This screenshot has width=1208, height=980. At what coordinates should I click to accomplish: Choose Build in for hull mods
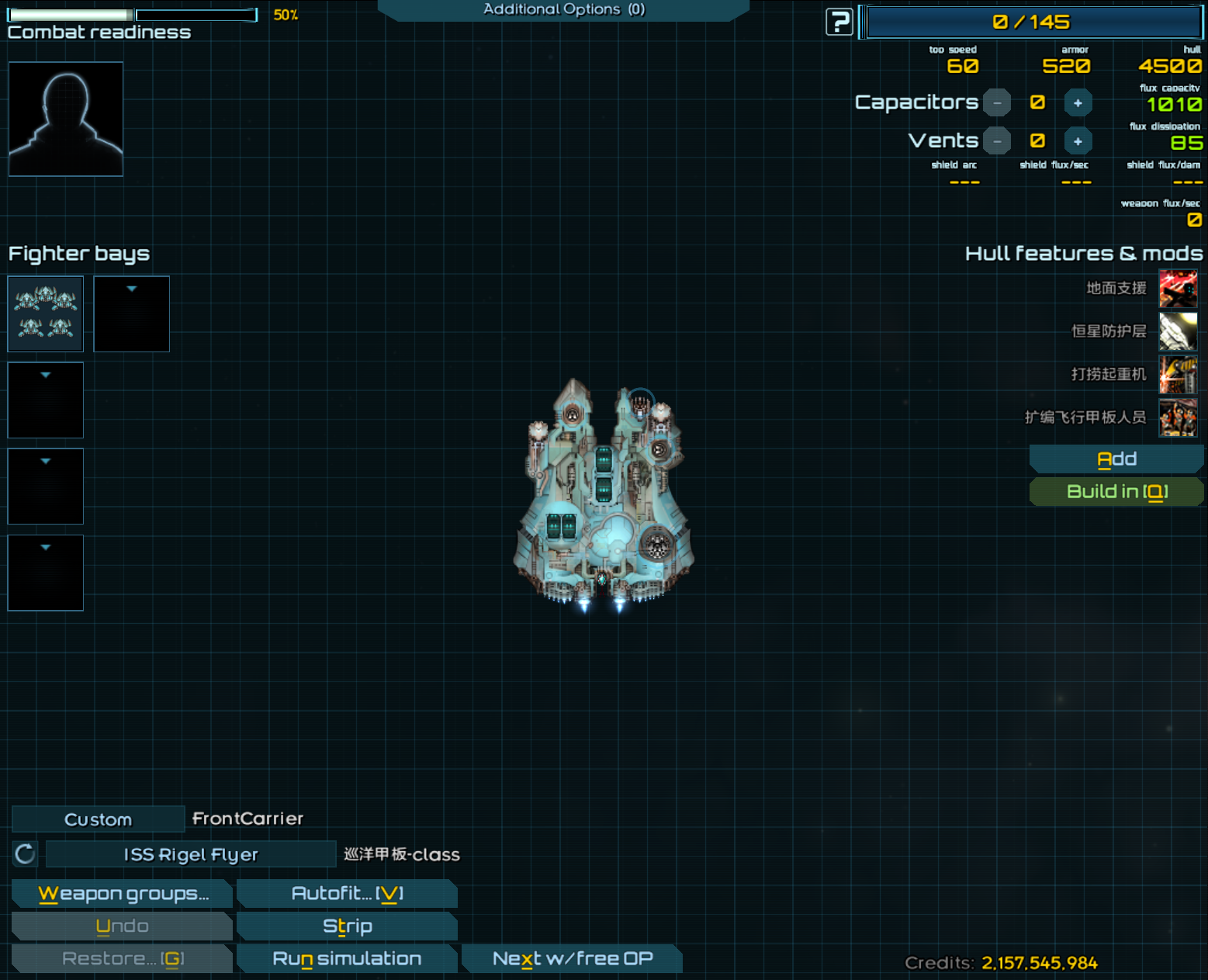click(1116, 492)
